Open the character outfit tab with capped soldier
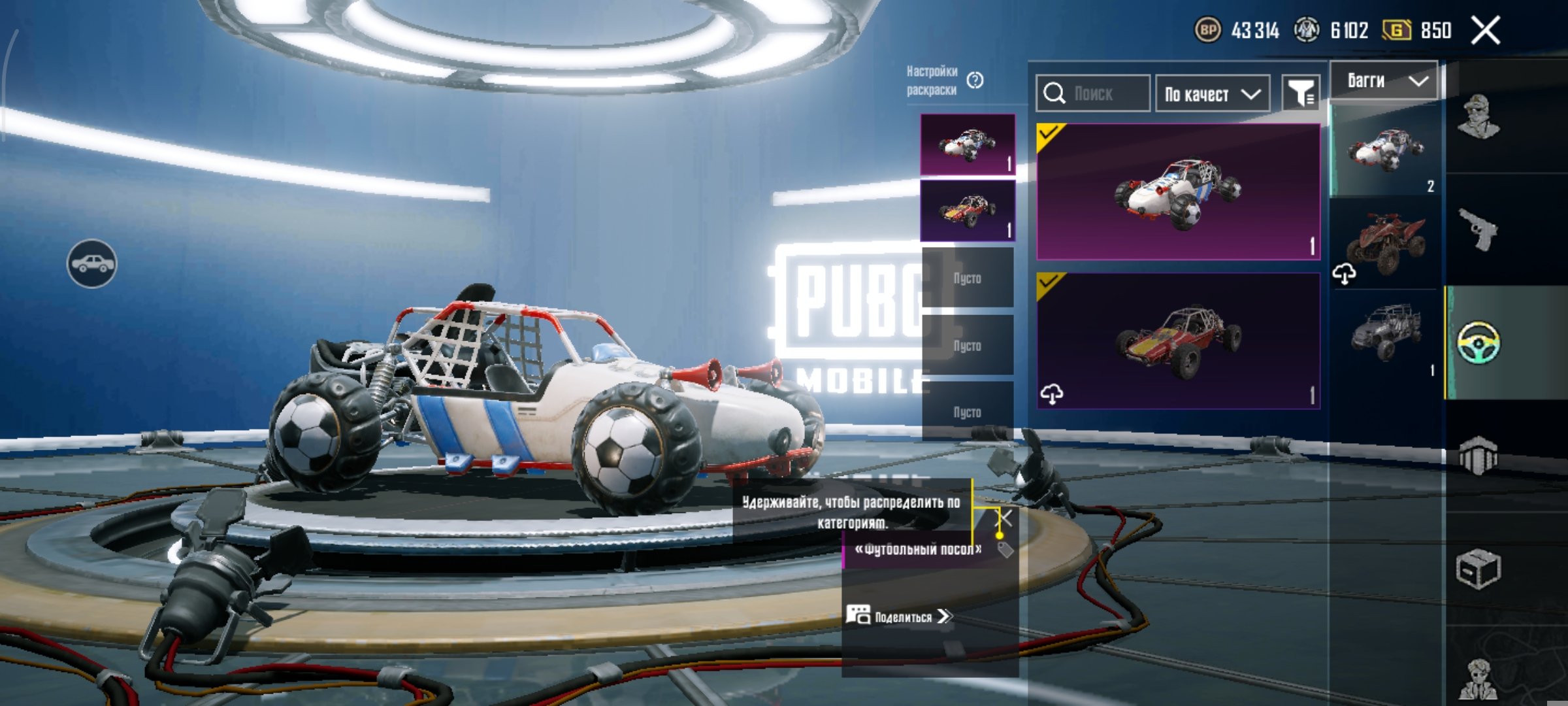The width and height of the screenshot is (1568, 706). [1478, 116]
